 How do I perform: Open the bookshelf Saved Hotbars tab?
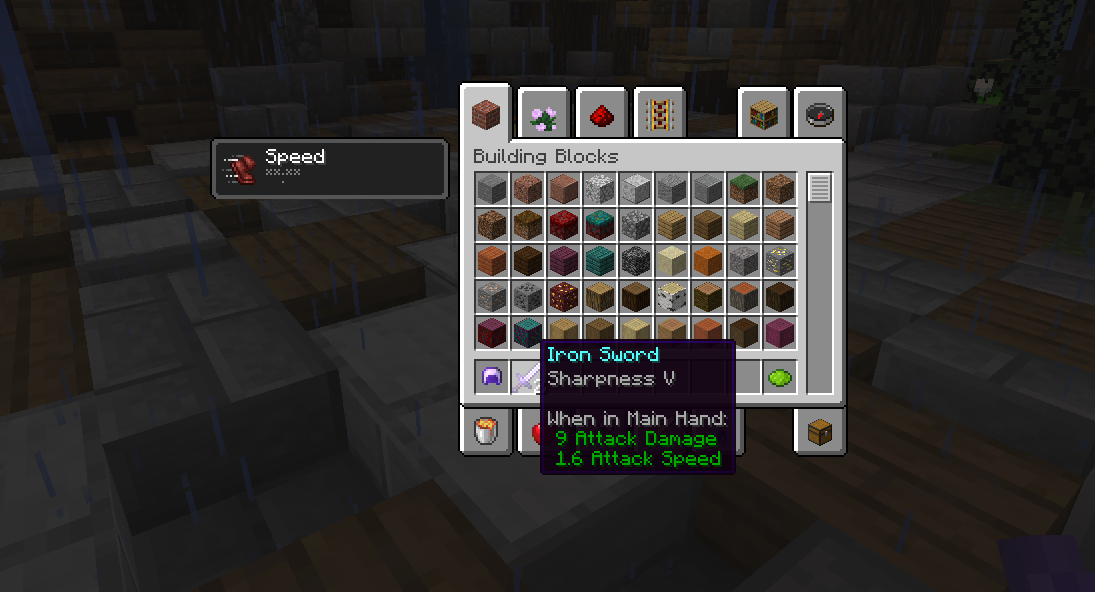tap(764, 116)
